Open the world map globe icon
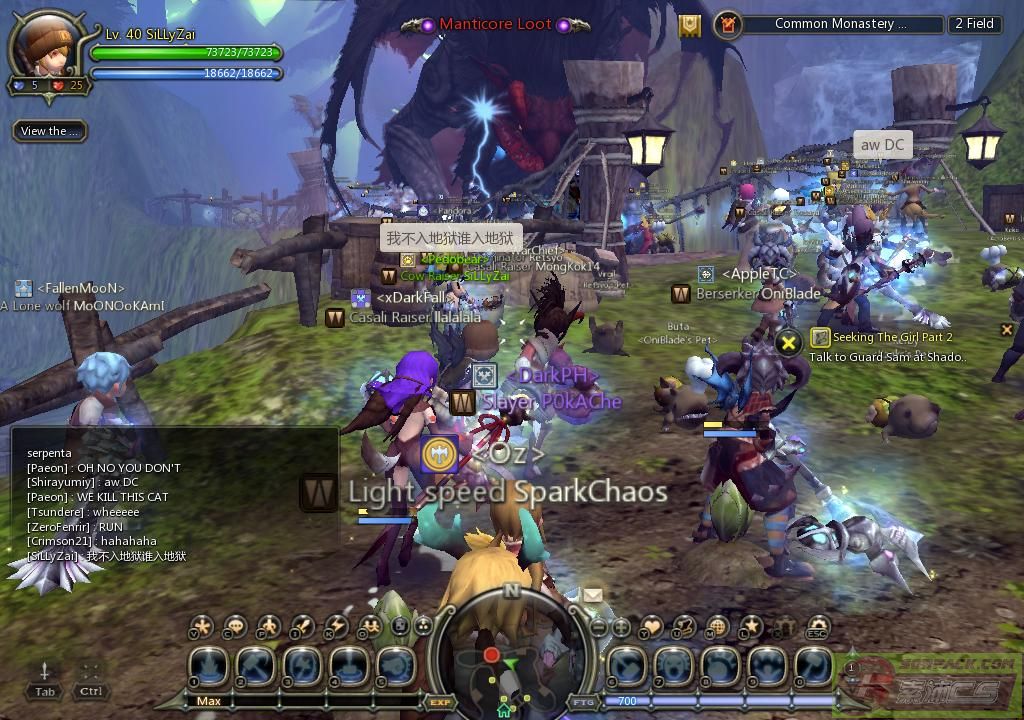This screenshot has width=1024, height=720. pyautogui.click(x=717, y=627)
